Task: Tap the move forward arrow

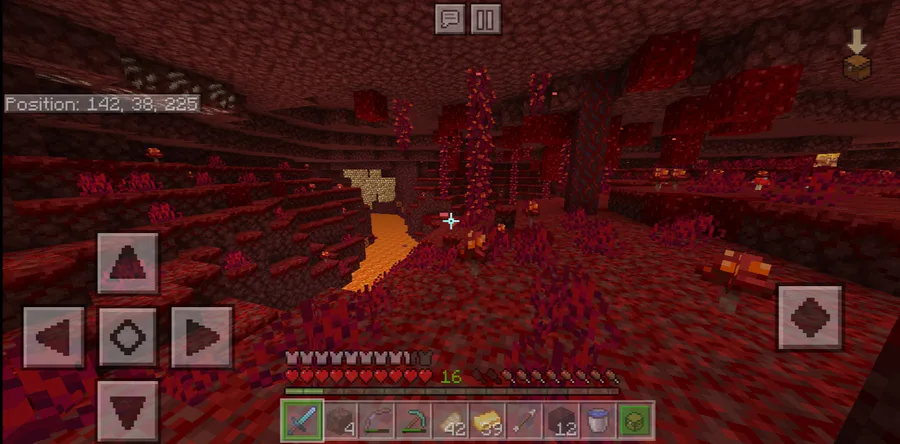Action: coord(128,264)
